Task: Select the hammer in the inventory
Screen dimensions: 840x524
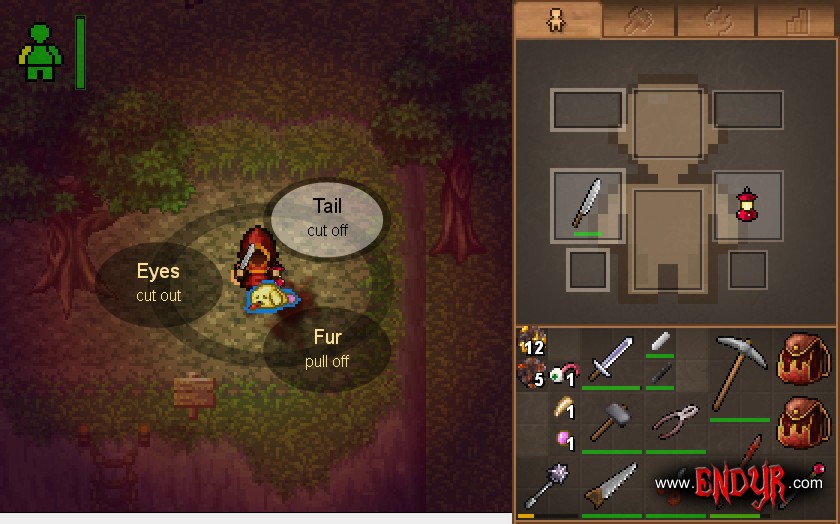Action: (609, 423)
